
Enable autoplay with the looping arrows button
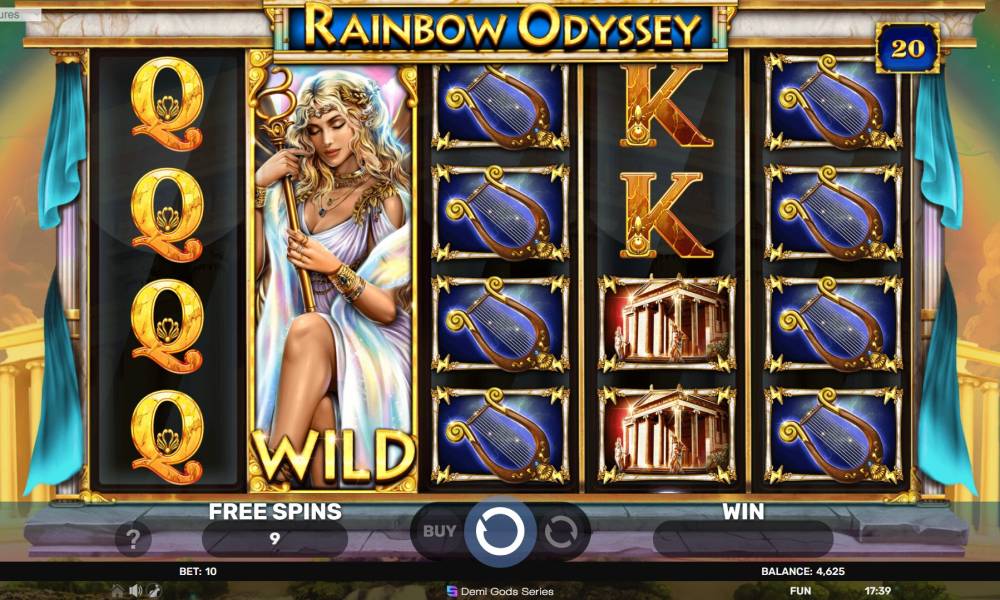pos(560,531)
